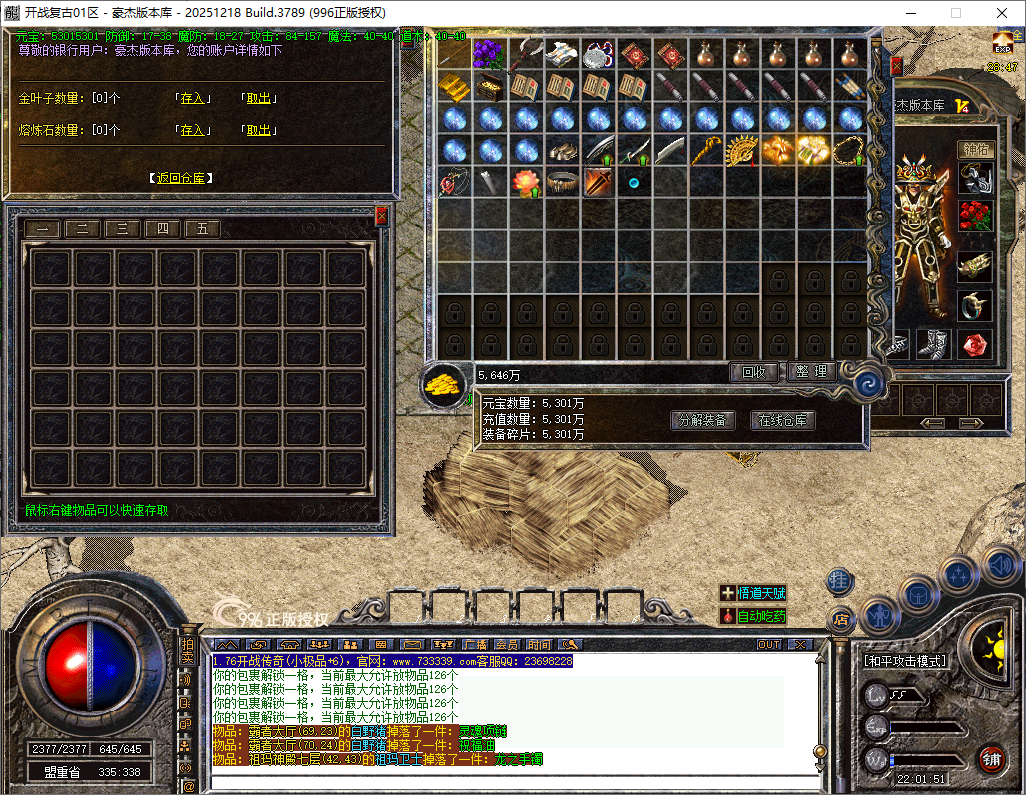Select the red roses equipment slot
The height and width of the screenshot is (795, 1026).
pos(975,214)
